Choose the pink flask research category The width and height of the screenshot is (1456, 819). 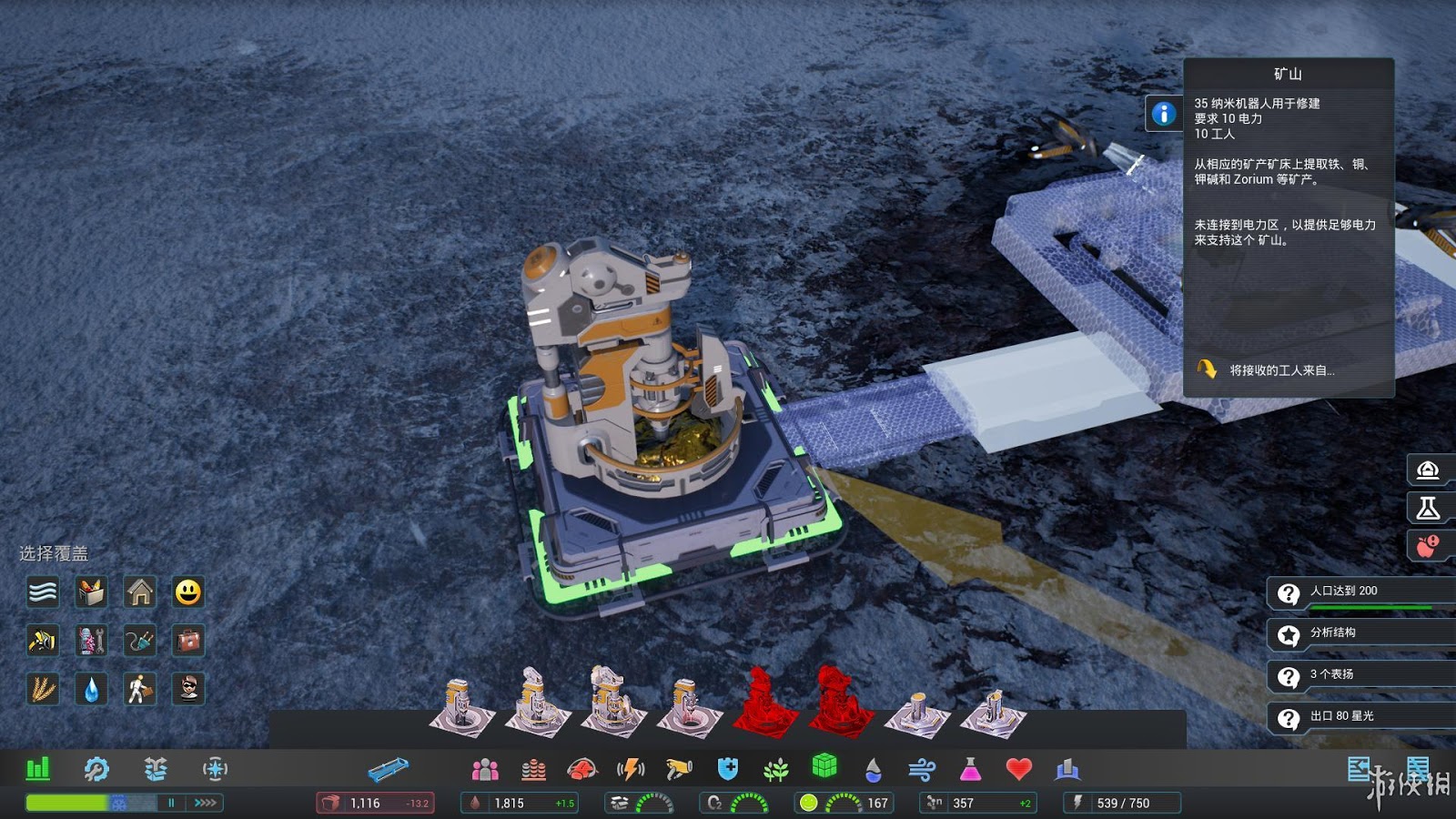click(x=970, y=770)
